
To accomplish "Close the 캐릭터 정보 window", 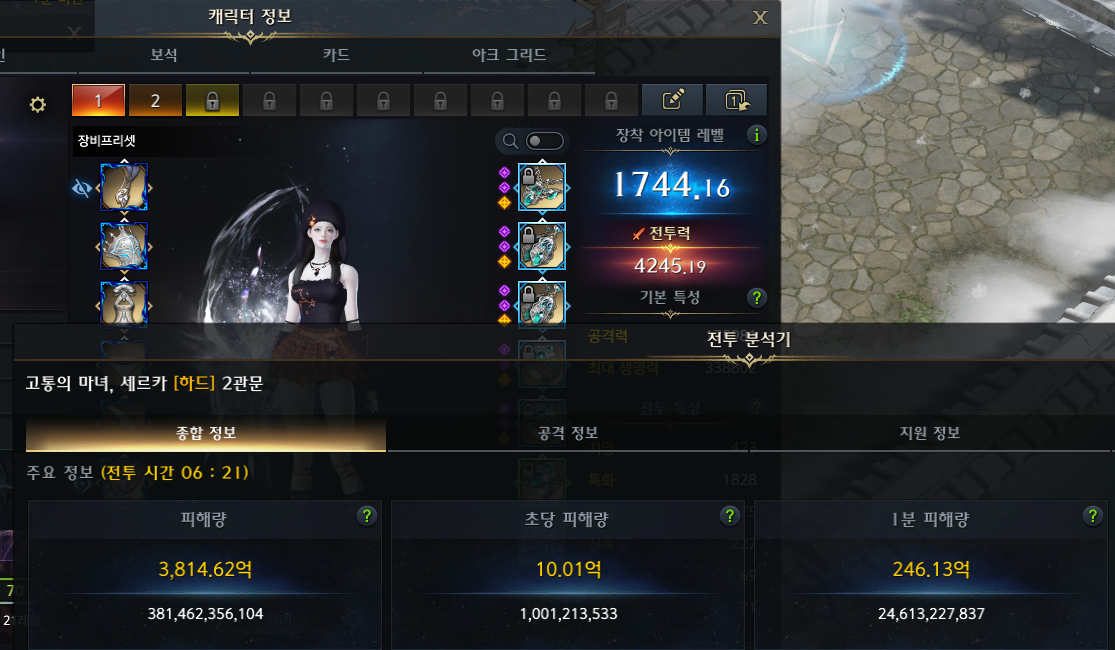I will tap(760, 17).
